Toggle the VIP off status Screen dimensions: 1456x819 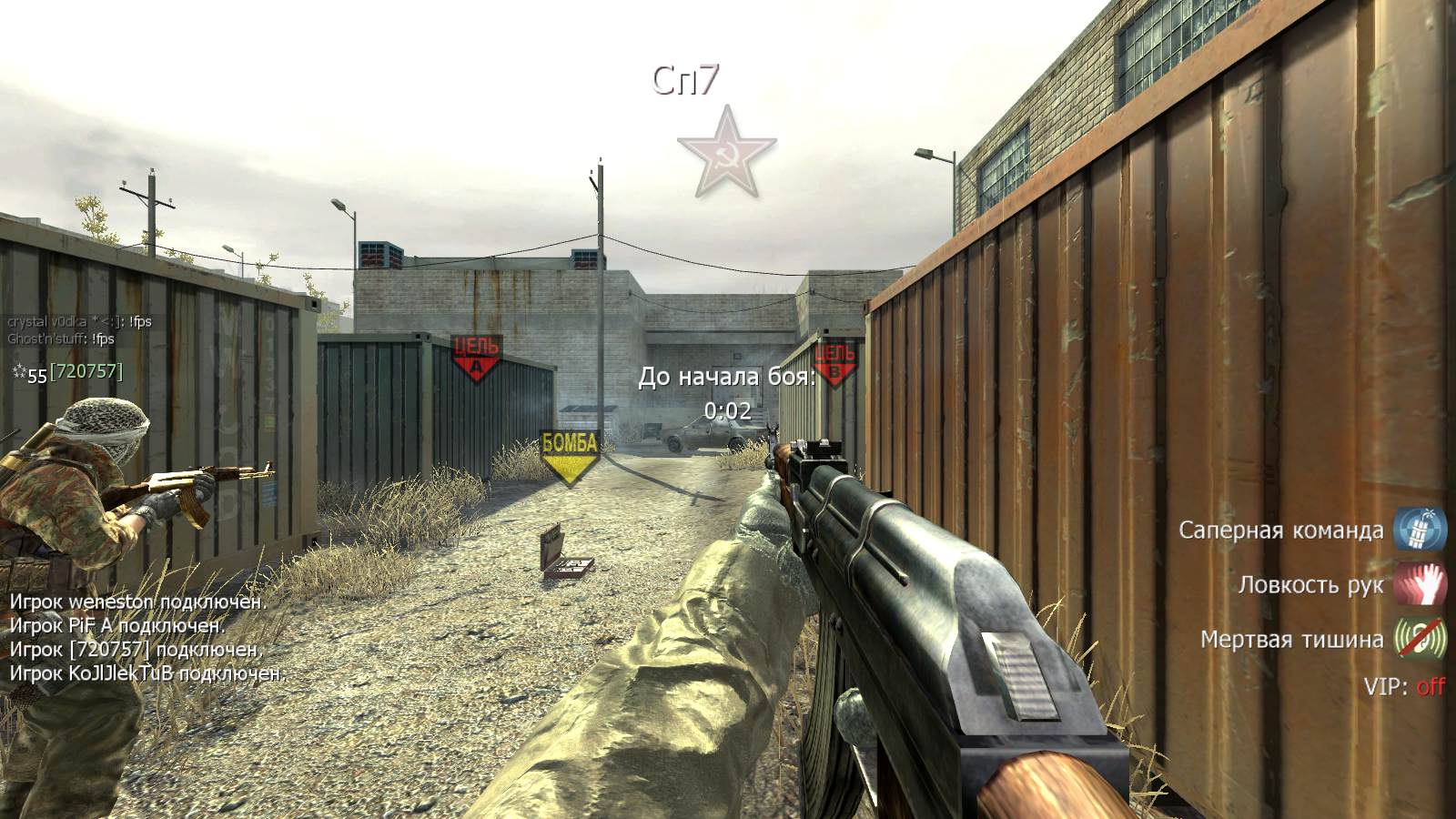(1430, 686)
